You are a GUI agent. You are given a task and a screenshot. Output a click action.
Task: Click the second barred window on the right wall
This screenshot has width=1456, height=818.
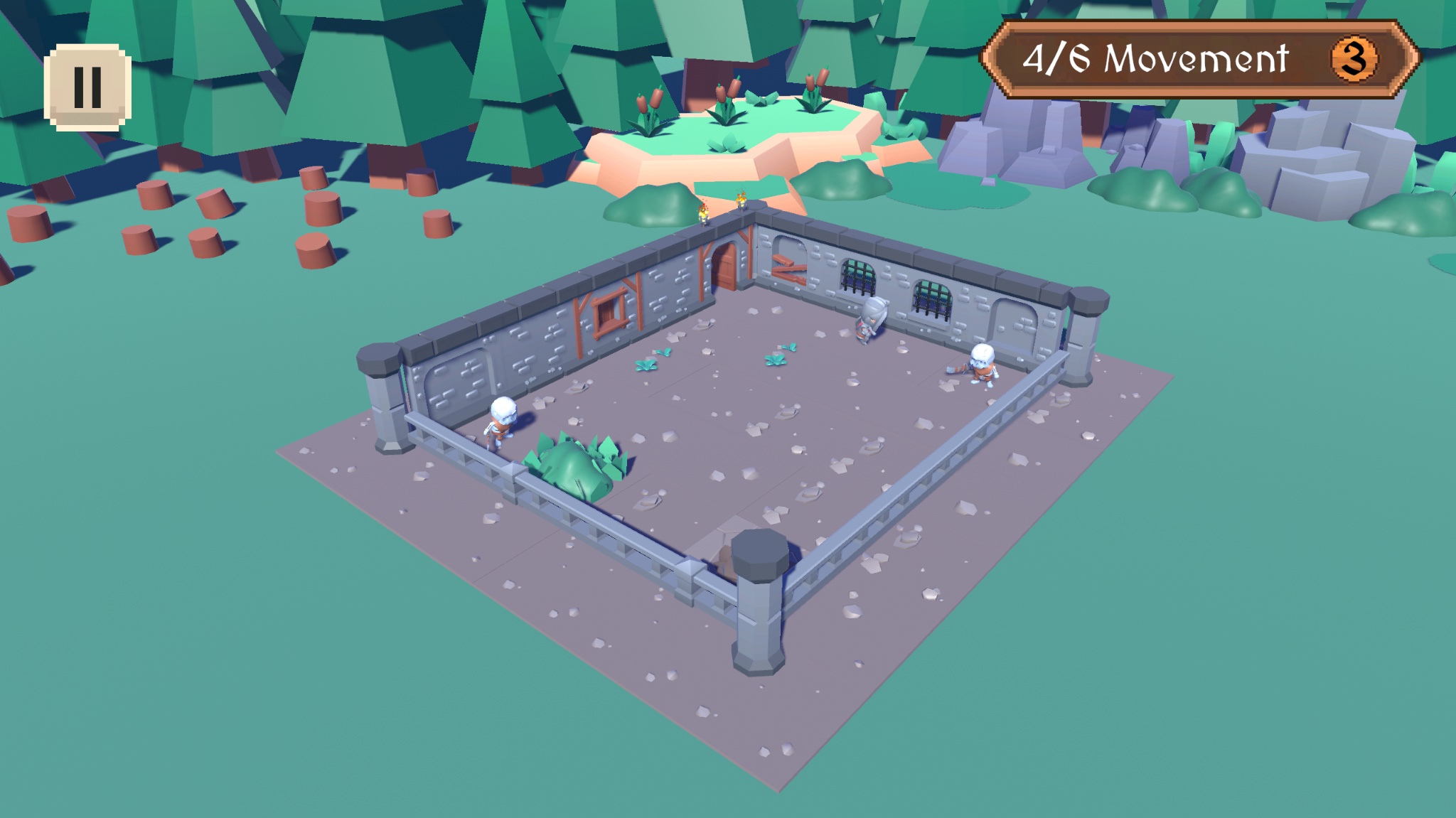(931, 298)
